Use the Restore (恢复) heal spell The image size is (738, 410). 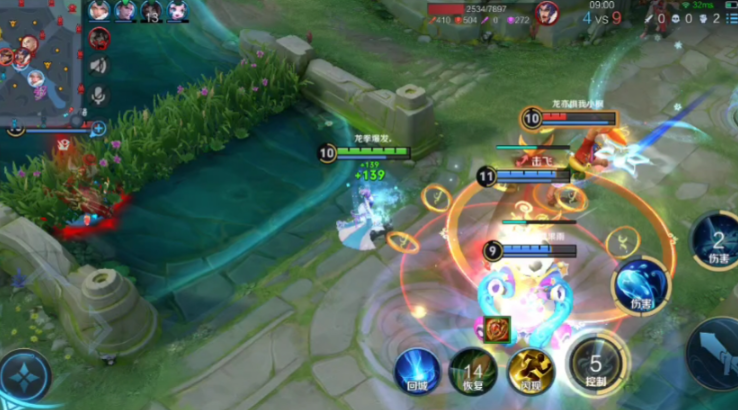click(471, 371)
